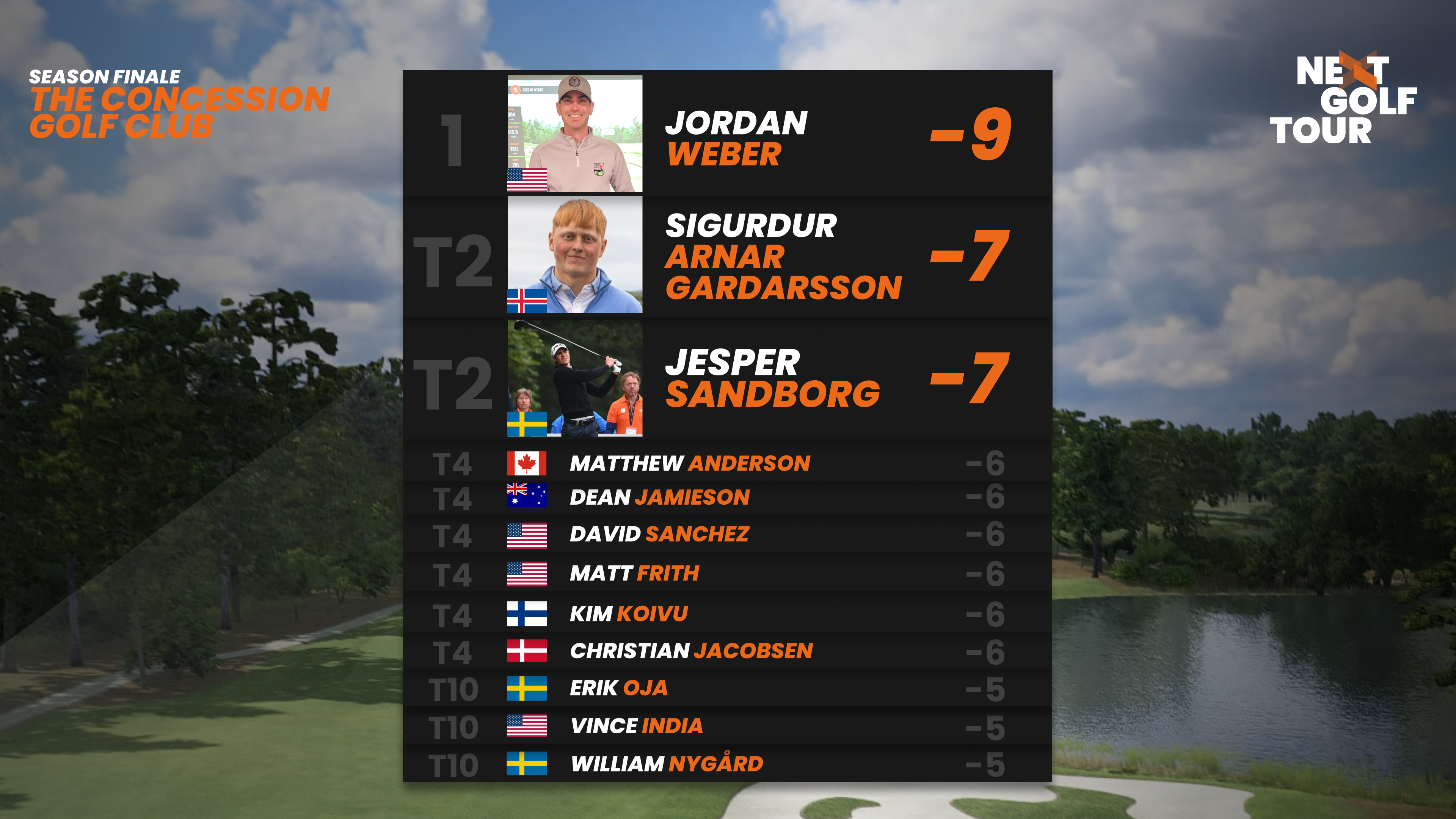Viewport: 1456px width, 819px height.
Task: Select Erik Oja's row
Action: 727,689
